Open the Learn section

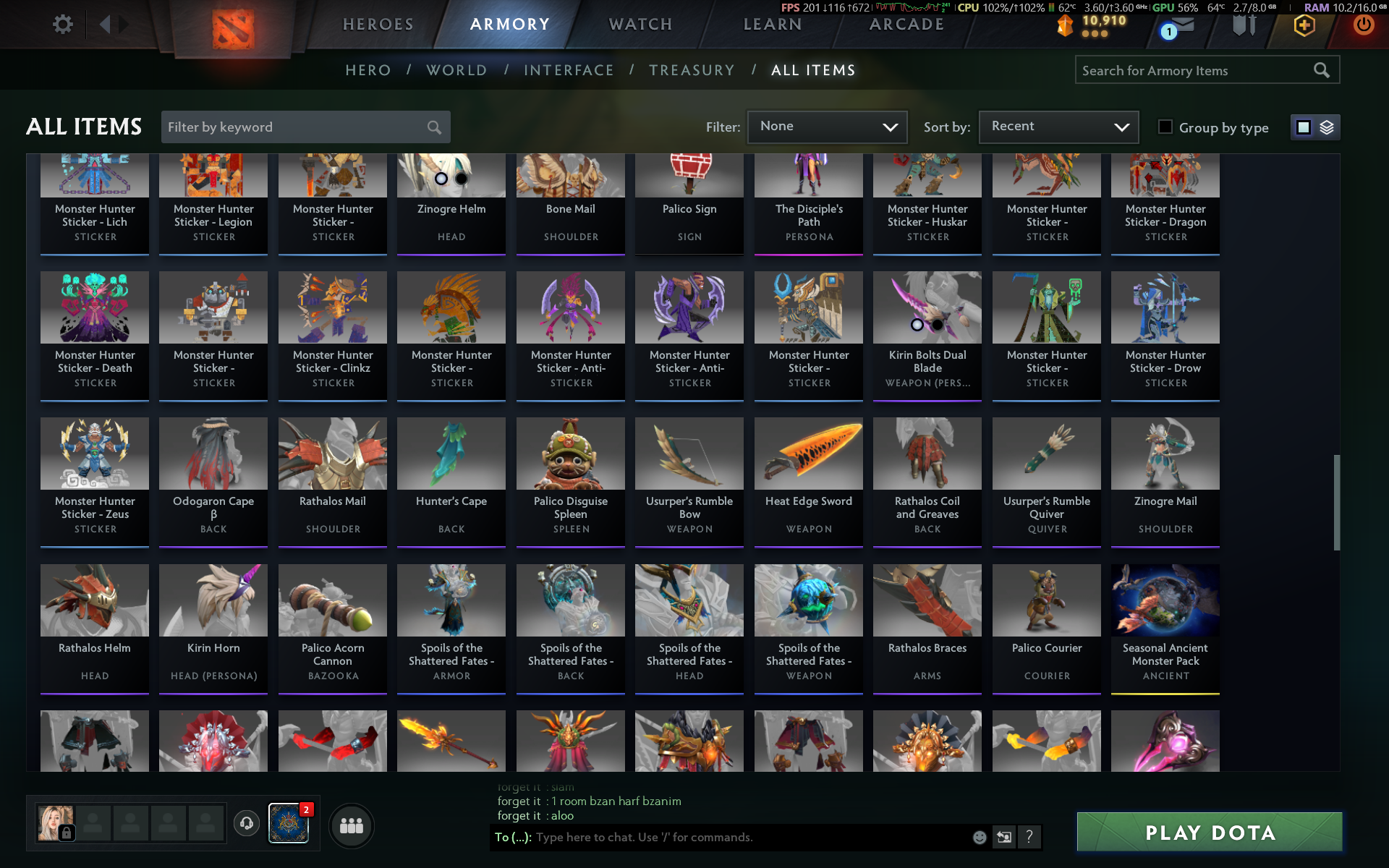click(773, 25)
